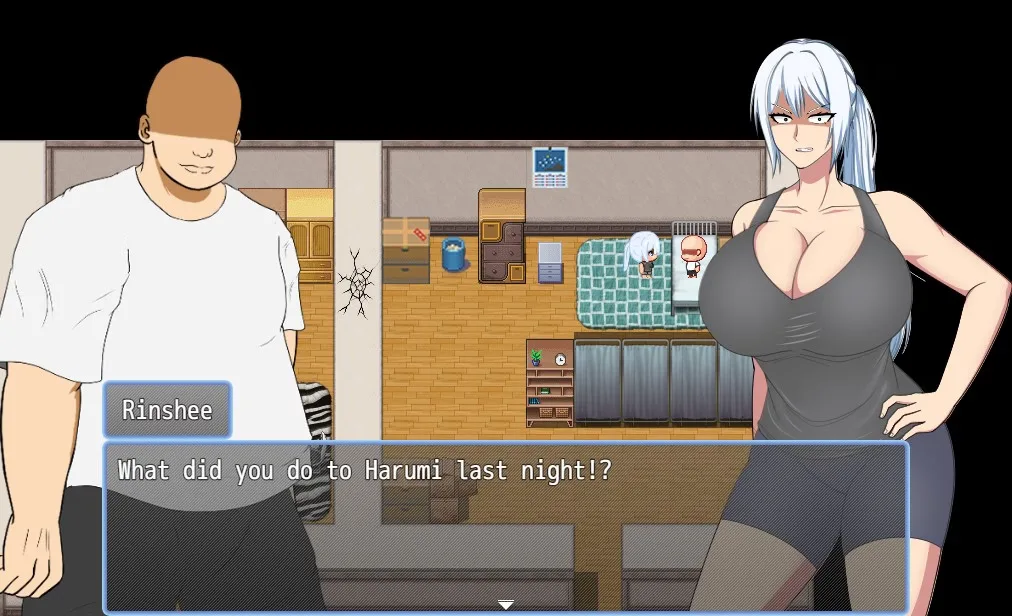1012x616 pixels.
Task: Click the dialogue box asking about Harumi
Action: (x=505, y=526)
